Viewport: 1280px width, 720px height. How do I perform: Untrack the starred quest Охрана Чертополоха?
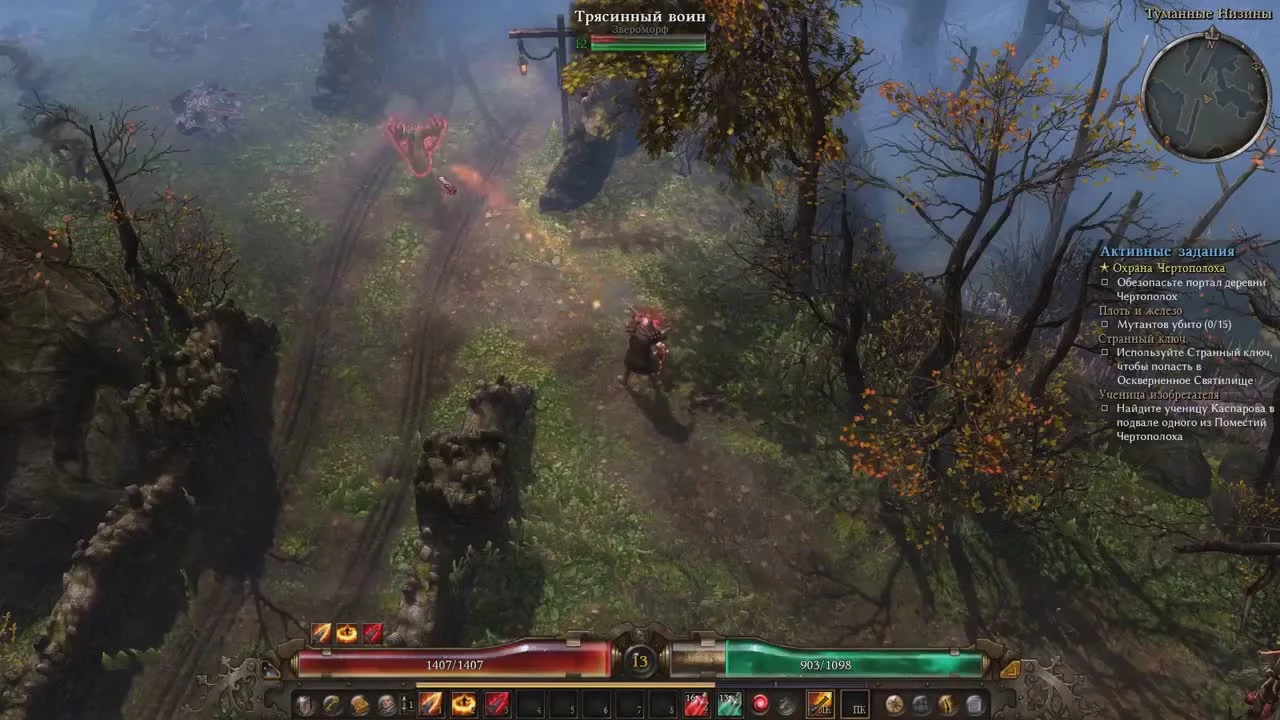pyautogui.click(x=1107, y=268)
